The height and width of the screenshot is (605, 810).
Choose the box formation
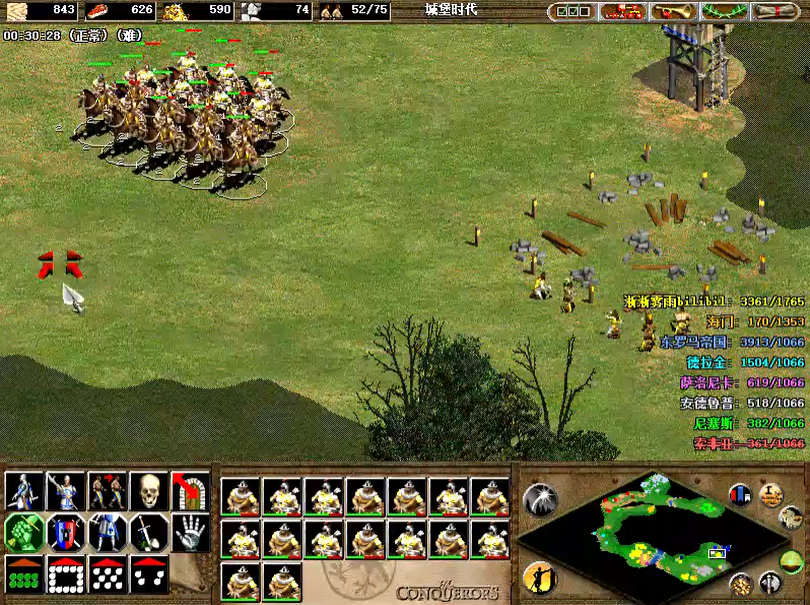click(x=65, y=574)
